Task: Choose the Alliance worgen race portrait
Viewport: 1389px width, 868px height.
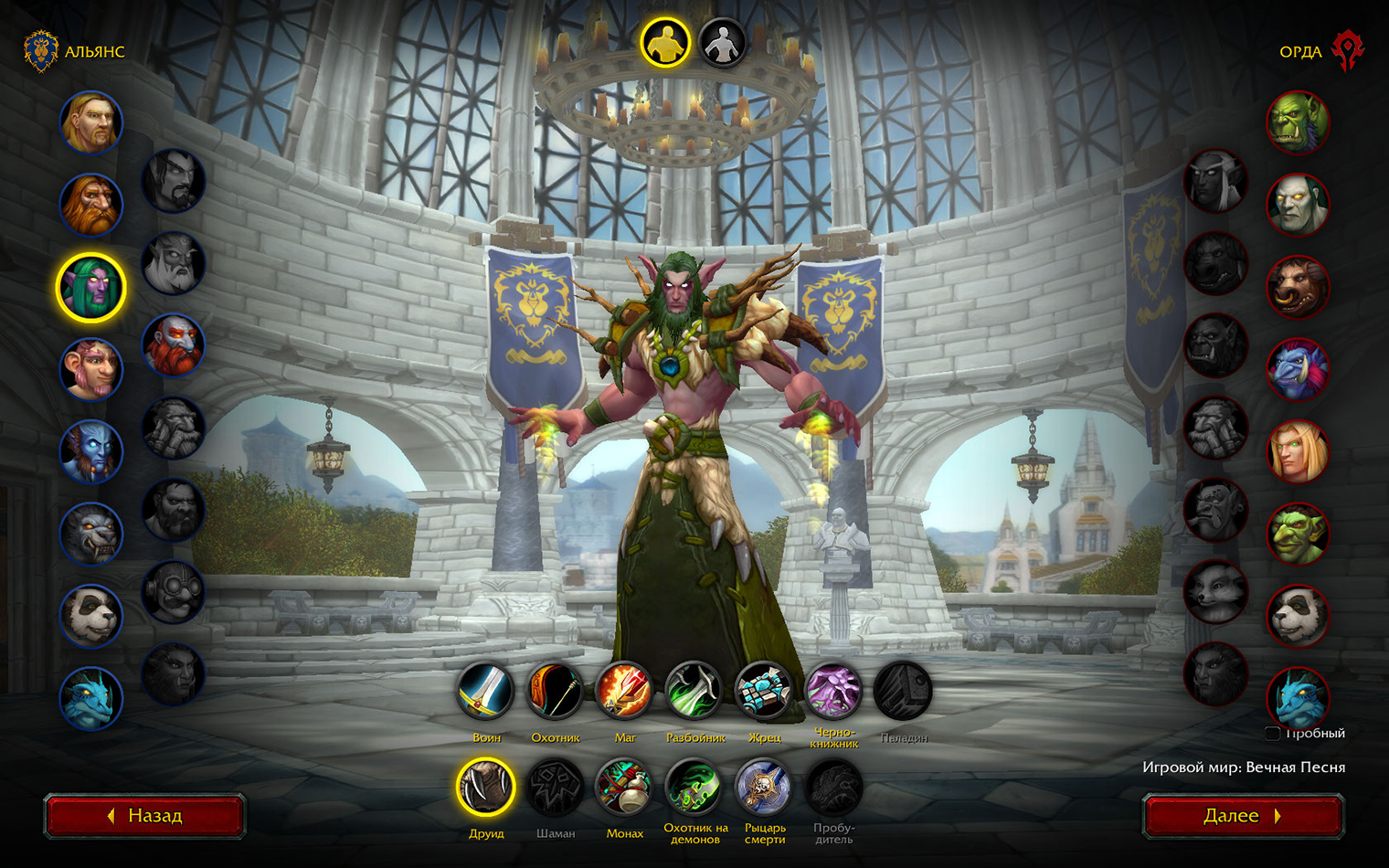Action: point(91,534)
